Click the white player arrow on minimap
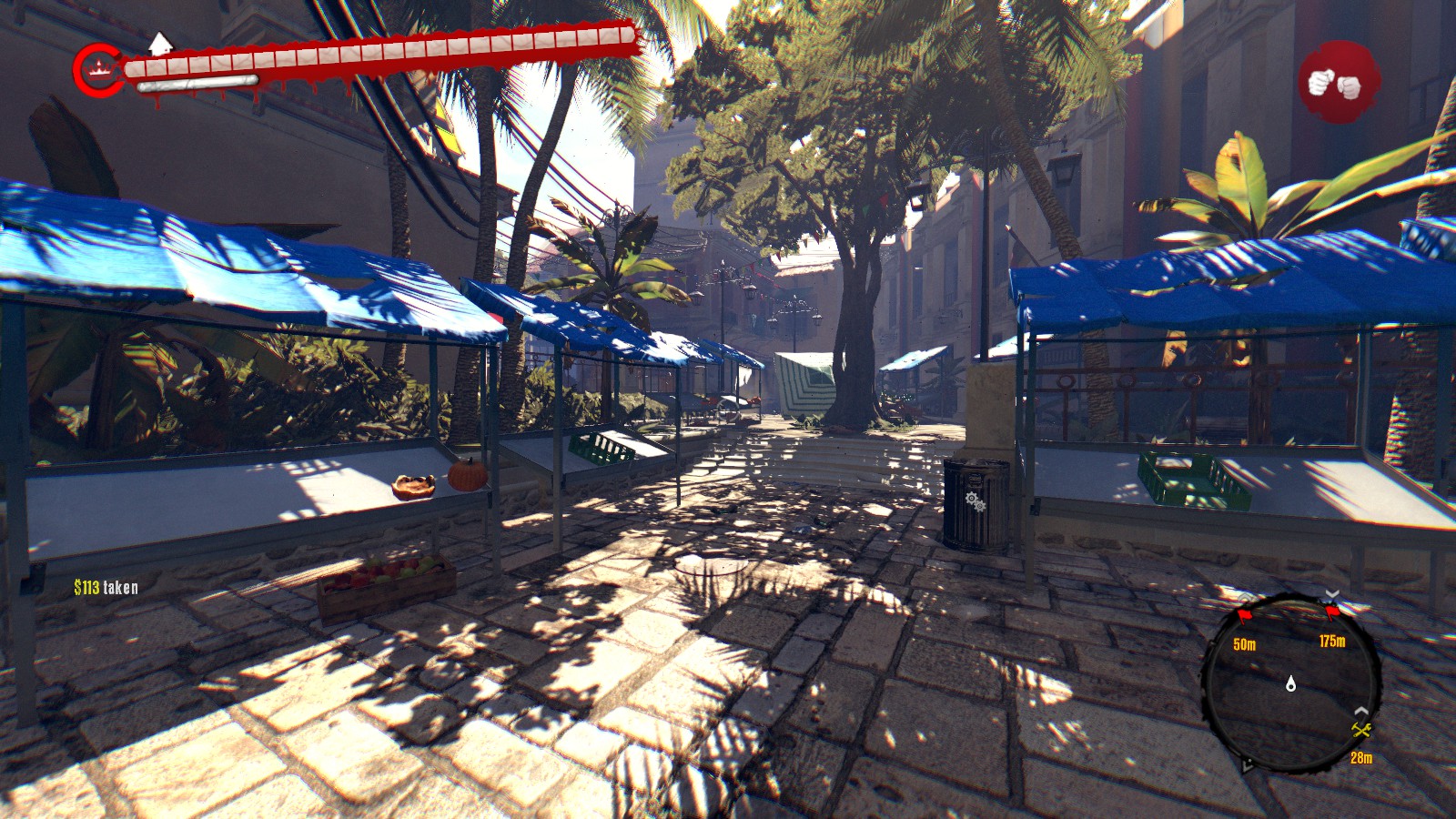The image size is (1456, 819). coord(1290,683)
